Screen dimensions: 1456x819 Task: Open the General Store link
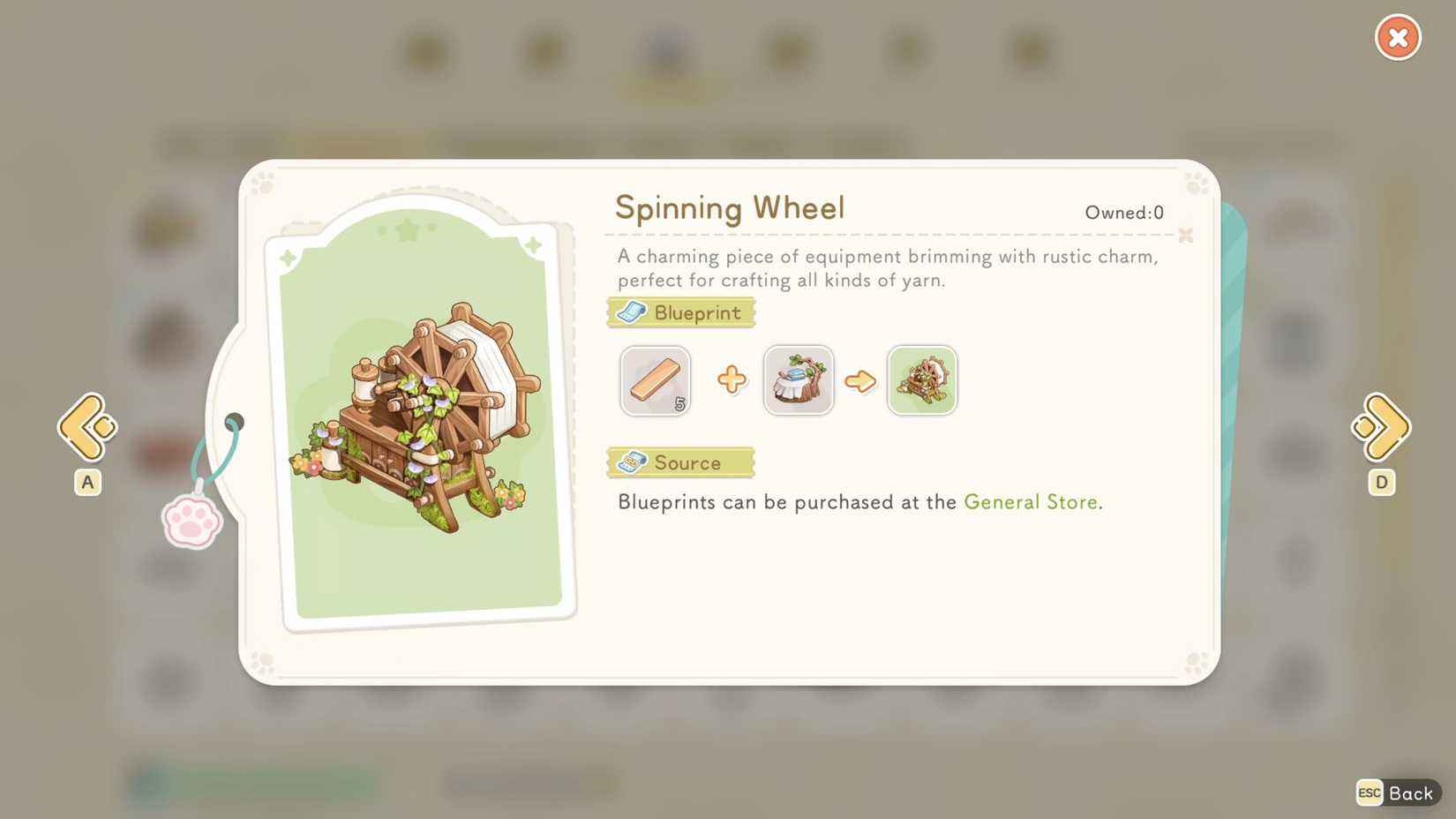pyautogui.click(x=1031, y=501)
